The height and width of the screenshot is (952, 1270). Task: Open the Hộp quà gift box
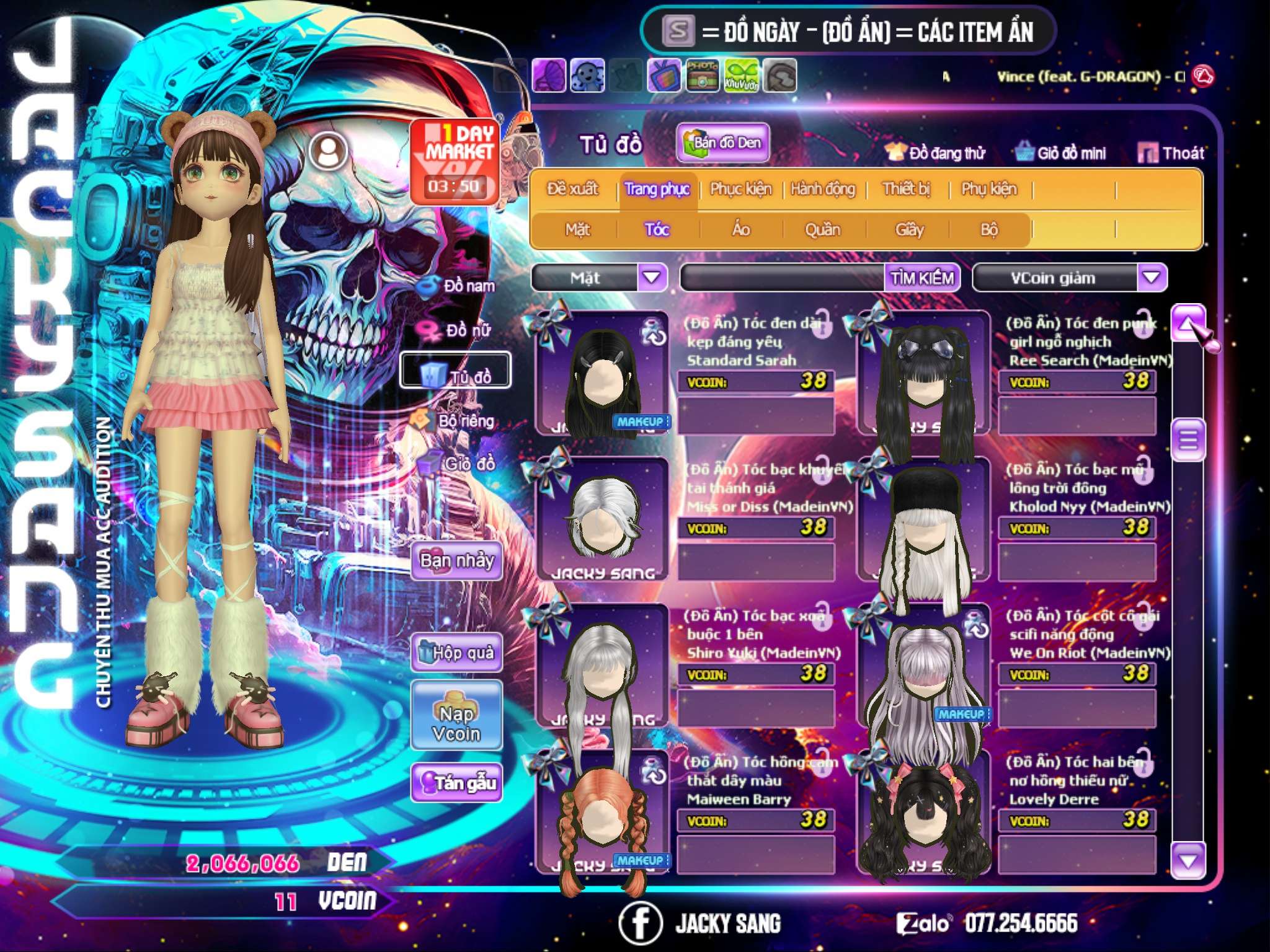coord(456,653)
